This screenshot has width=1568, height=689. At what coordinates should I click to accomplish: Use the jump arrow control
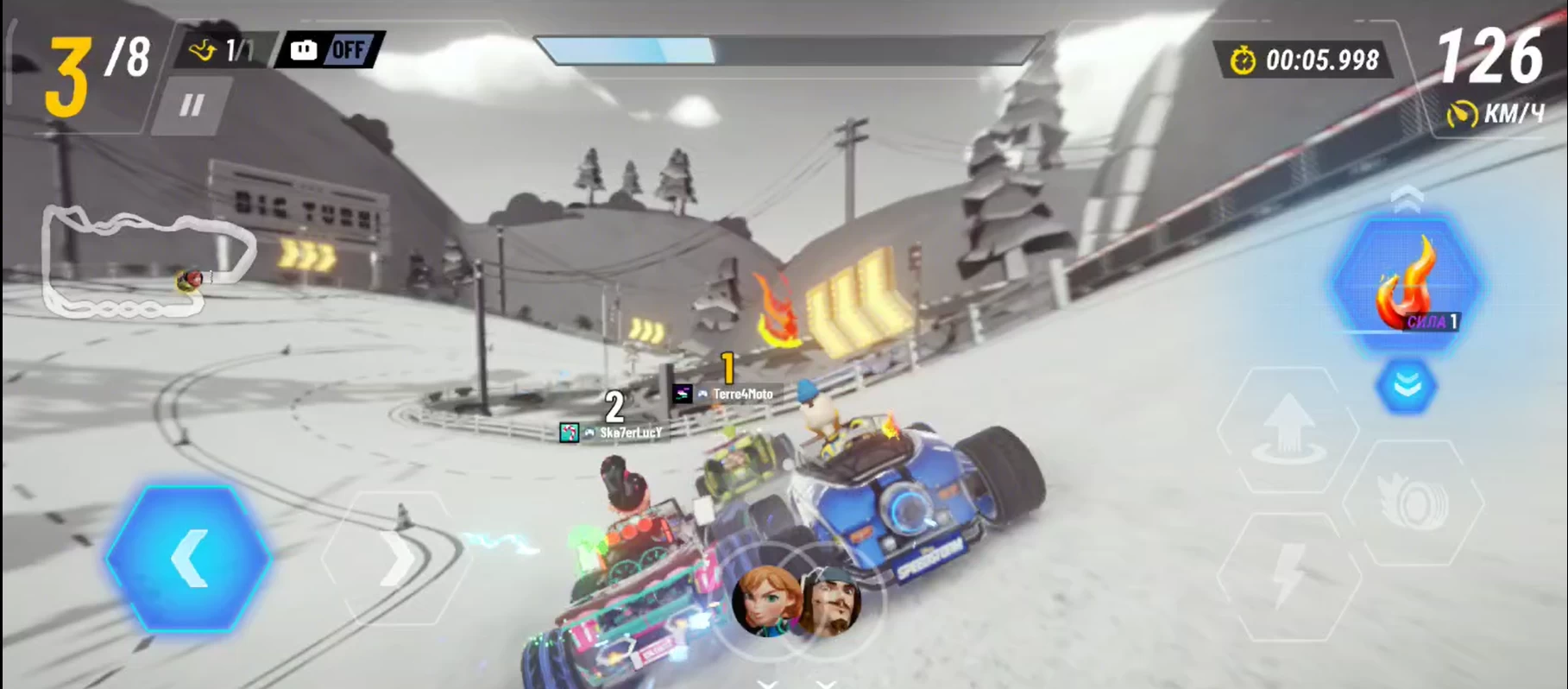pyautogui.click(x=1288, y=429)
